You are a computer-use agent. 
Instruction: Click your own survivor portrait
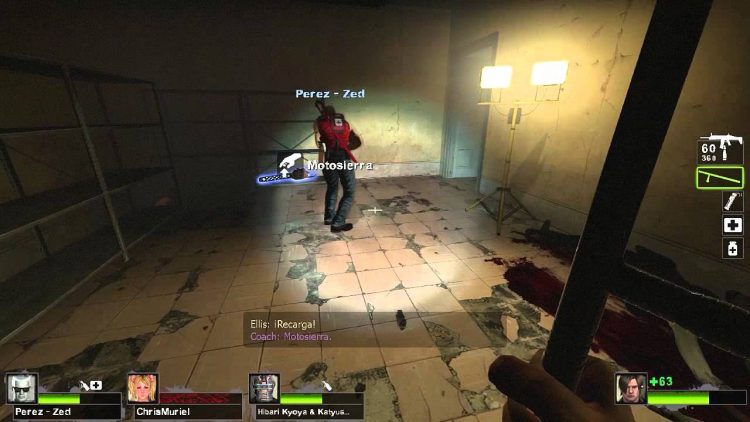click(631, 387)
